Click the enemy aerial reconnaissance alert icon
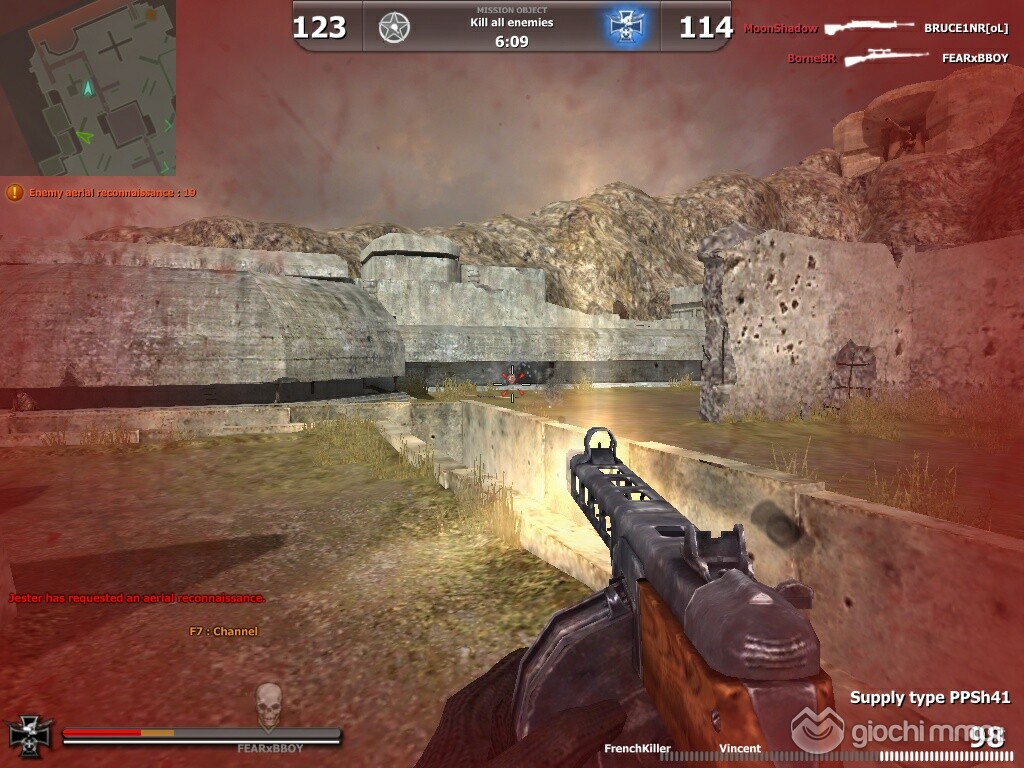 tap(15, 192)
